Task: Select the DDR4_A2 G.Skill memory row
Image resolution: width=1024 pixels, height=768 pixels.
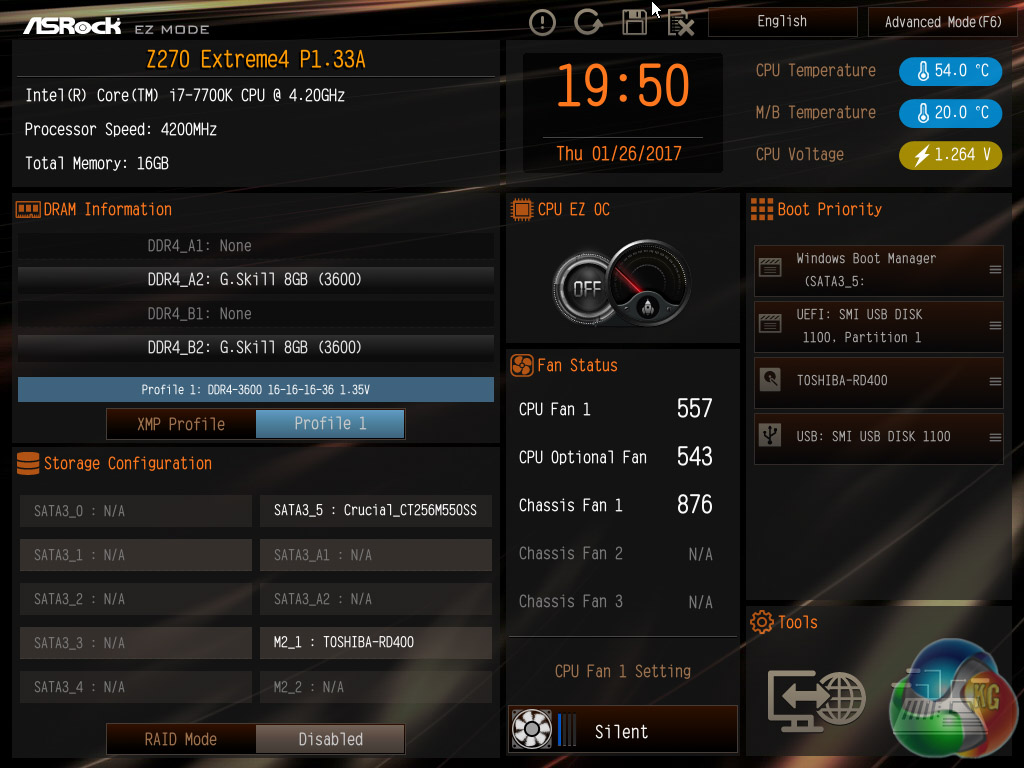Action: [255, 280]
